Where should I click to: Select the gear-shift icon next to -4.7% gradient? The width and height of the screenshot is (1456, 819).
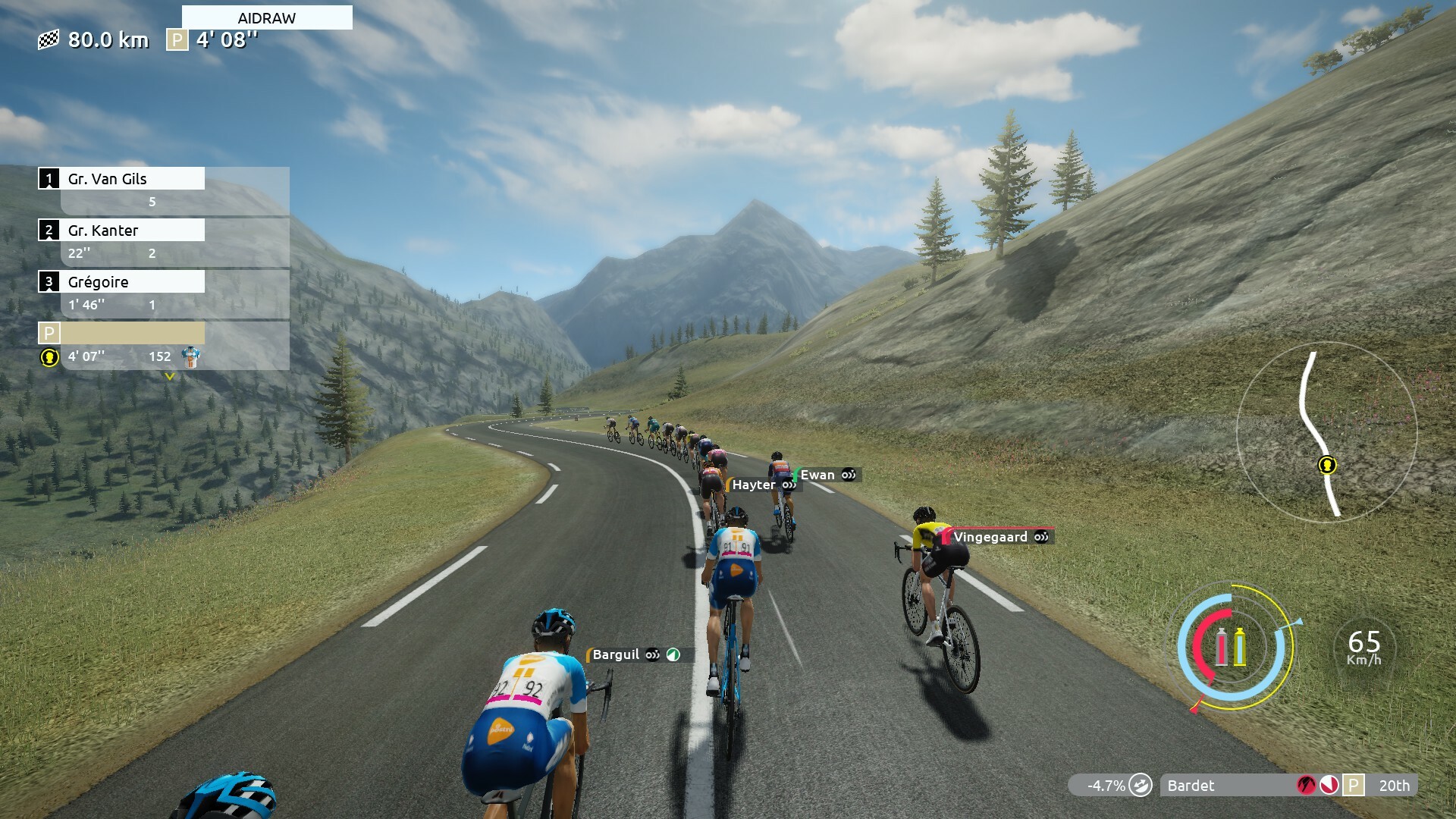(x=1141, y=786)
